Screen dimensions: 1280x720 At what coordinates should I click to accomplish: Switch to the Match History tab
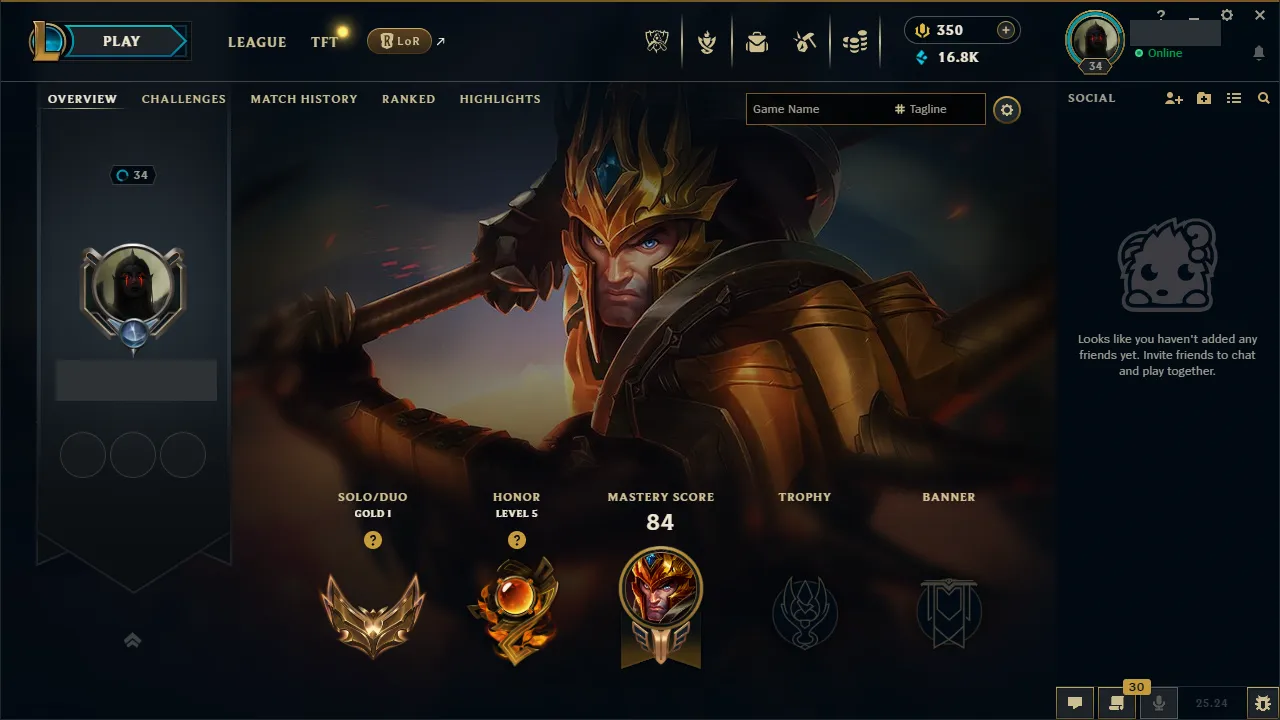tap(304, 99)
